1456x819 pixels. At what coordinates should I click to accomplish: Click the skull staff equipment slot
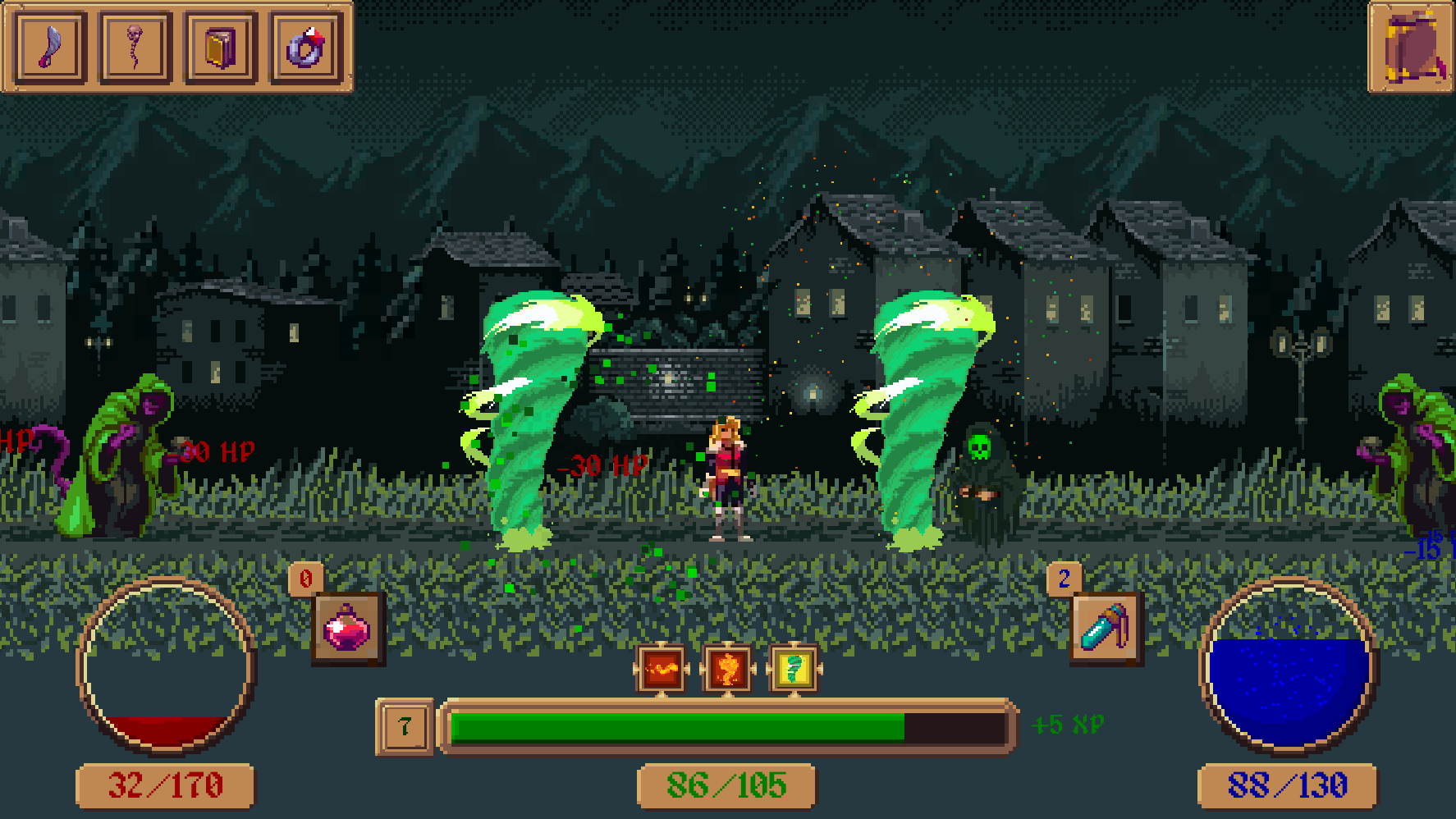[x=135, y=48]
